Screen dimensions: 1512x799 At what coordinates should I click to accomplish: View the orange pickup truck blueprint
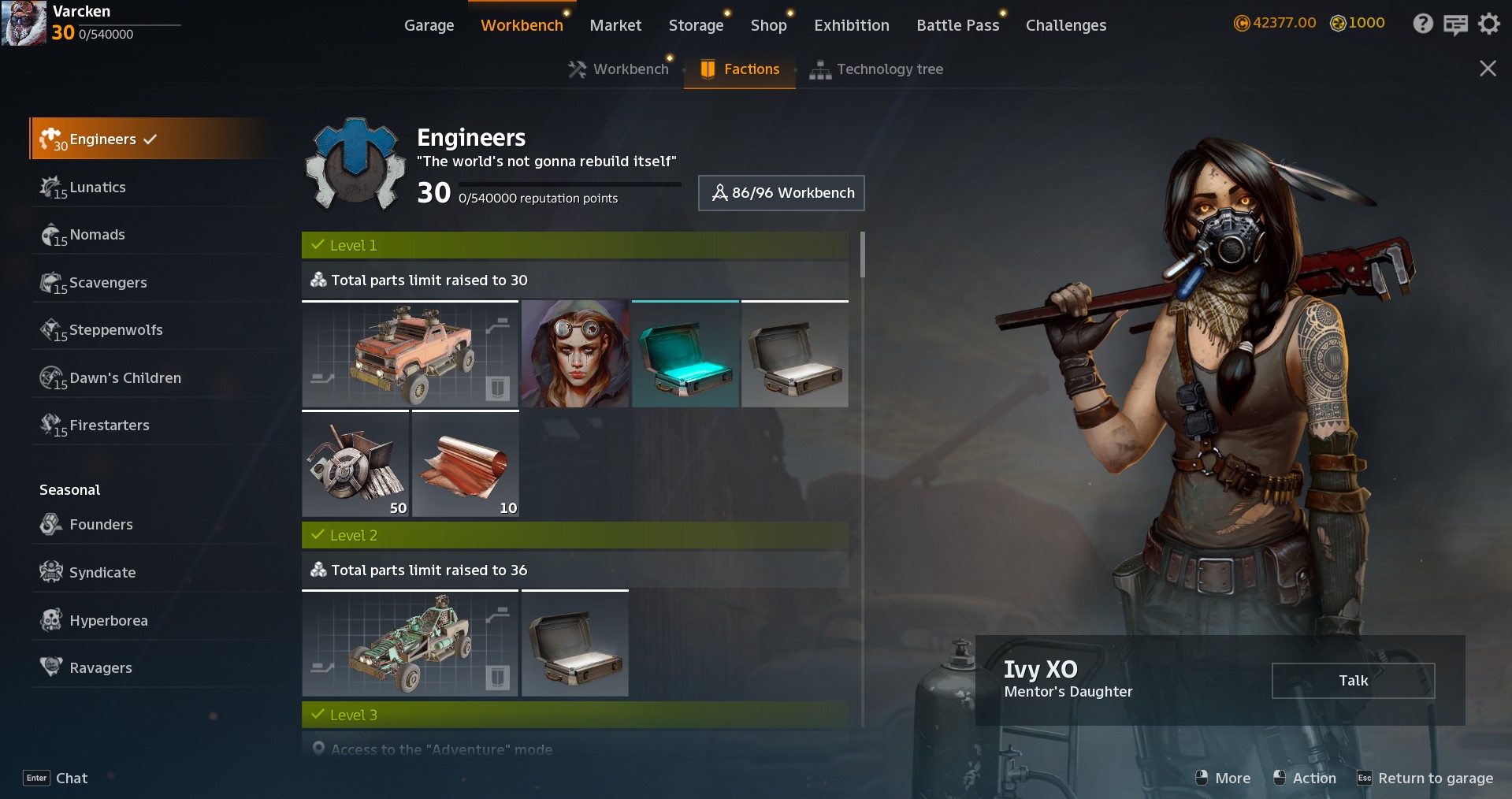coord(410,355)
